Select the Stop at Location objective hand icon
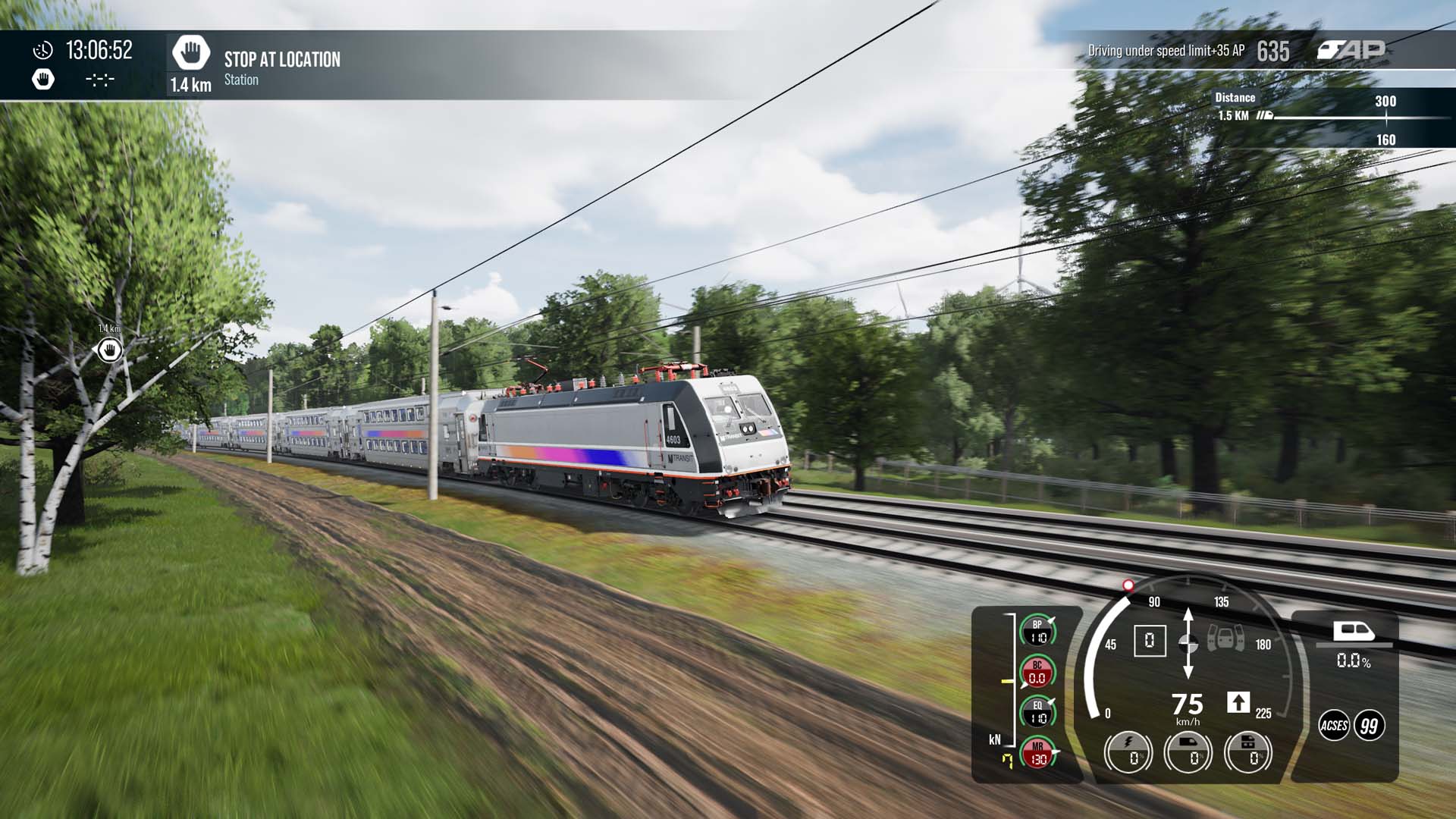This screenshot has width=1456, height=819. 190,53
